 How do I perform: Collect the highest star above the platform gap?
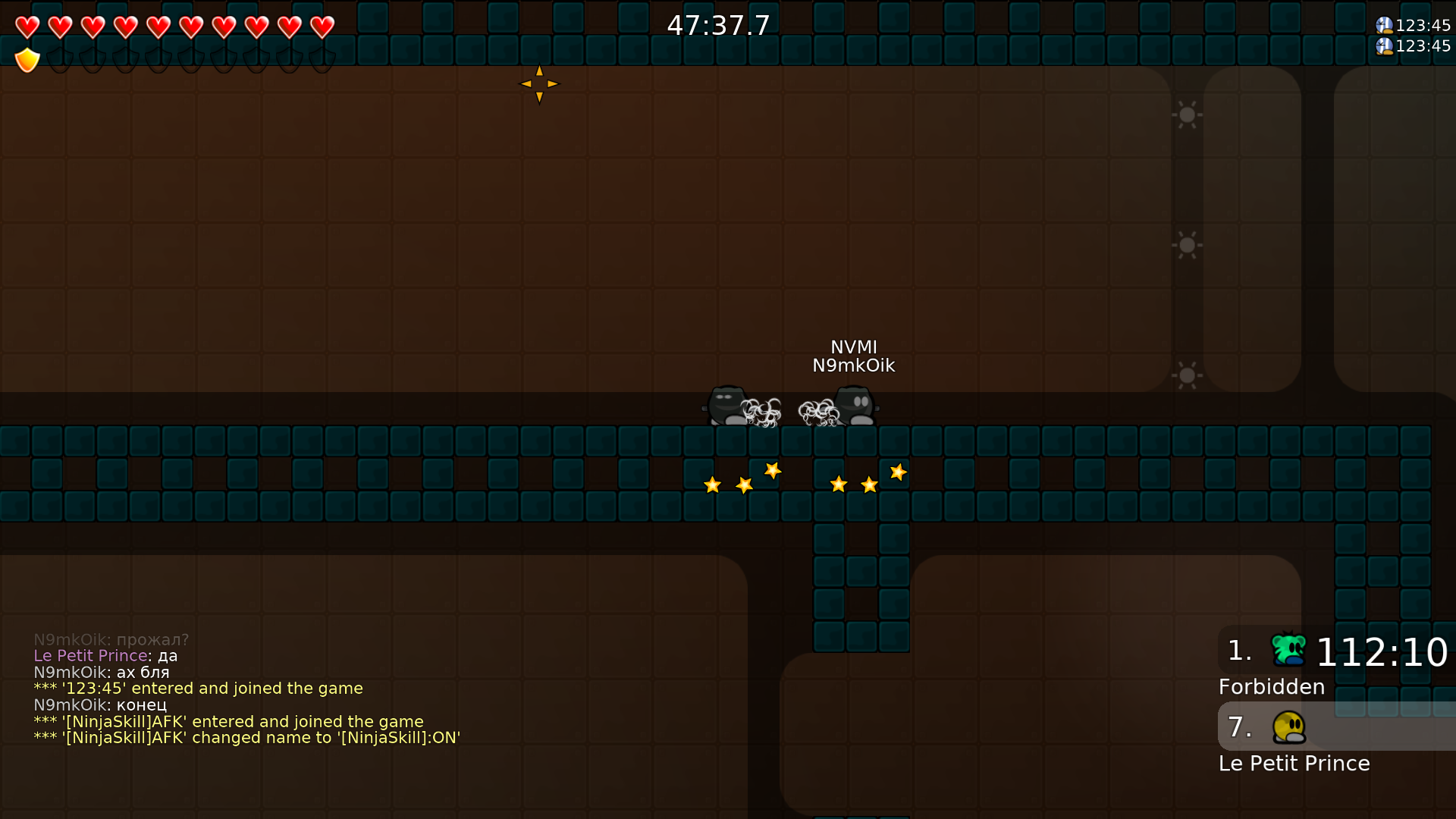(772, 472)
